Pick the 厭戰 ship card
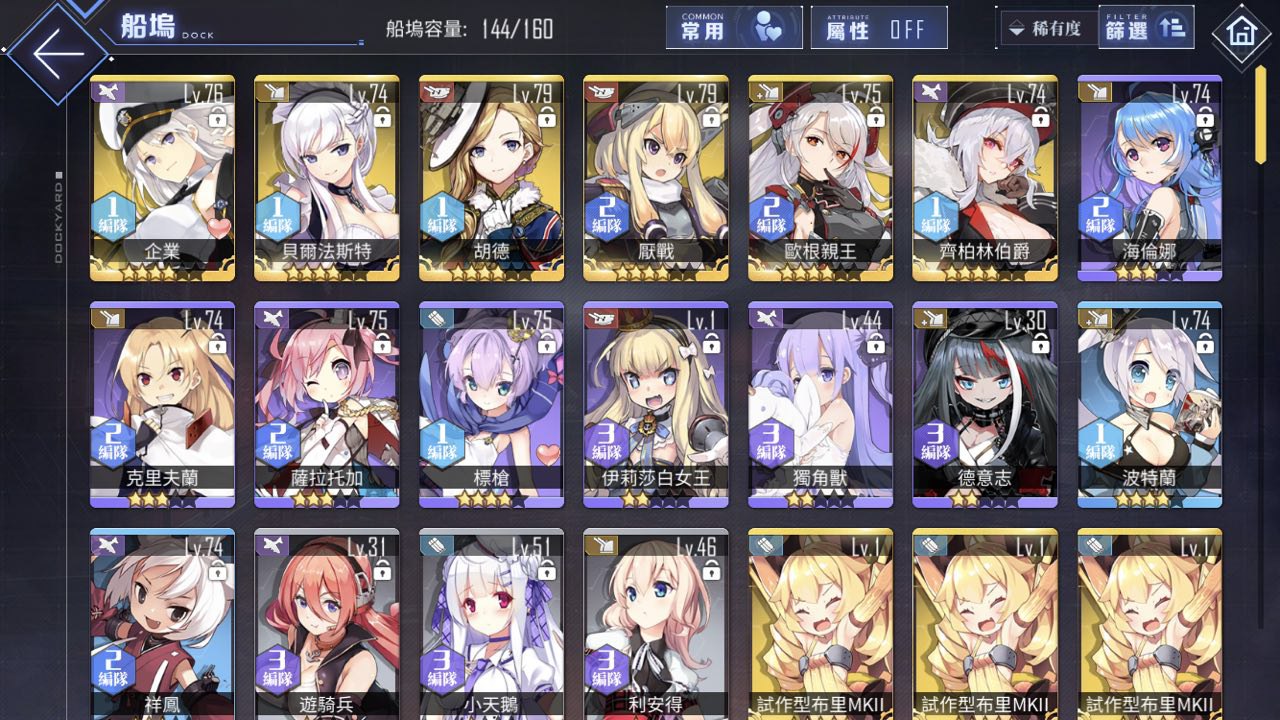The height and width of the screenshot is (720, 1280). (656, 177)
